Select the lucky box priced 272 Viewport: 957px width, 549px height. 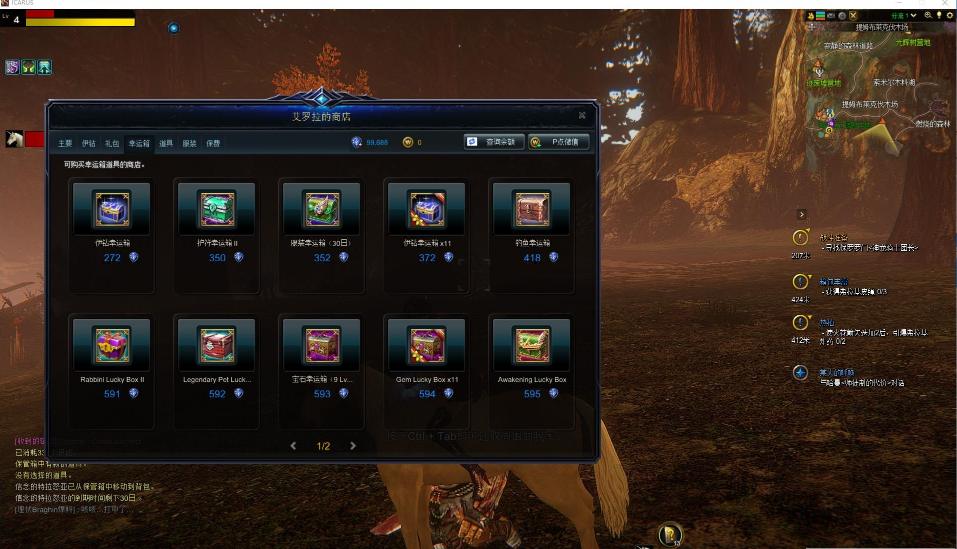point(112,209)
